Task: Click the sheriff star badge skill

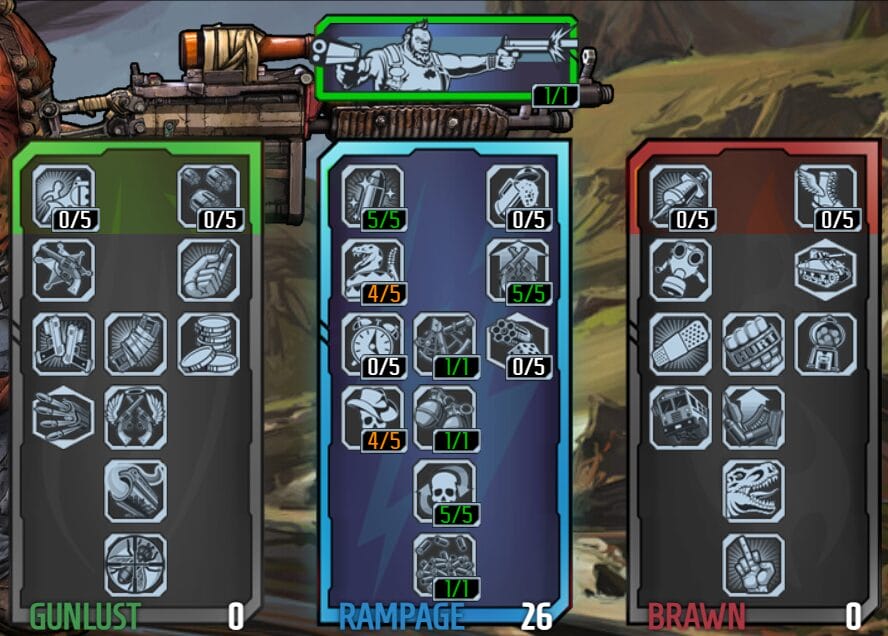Action: (x=63, y=270)
